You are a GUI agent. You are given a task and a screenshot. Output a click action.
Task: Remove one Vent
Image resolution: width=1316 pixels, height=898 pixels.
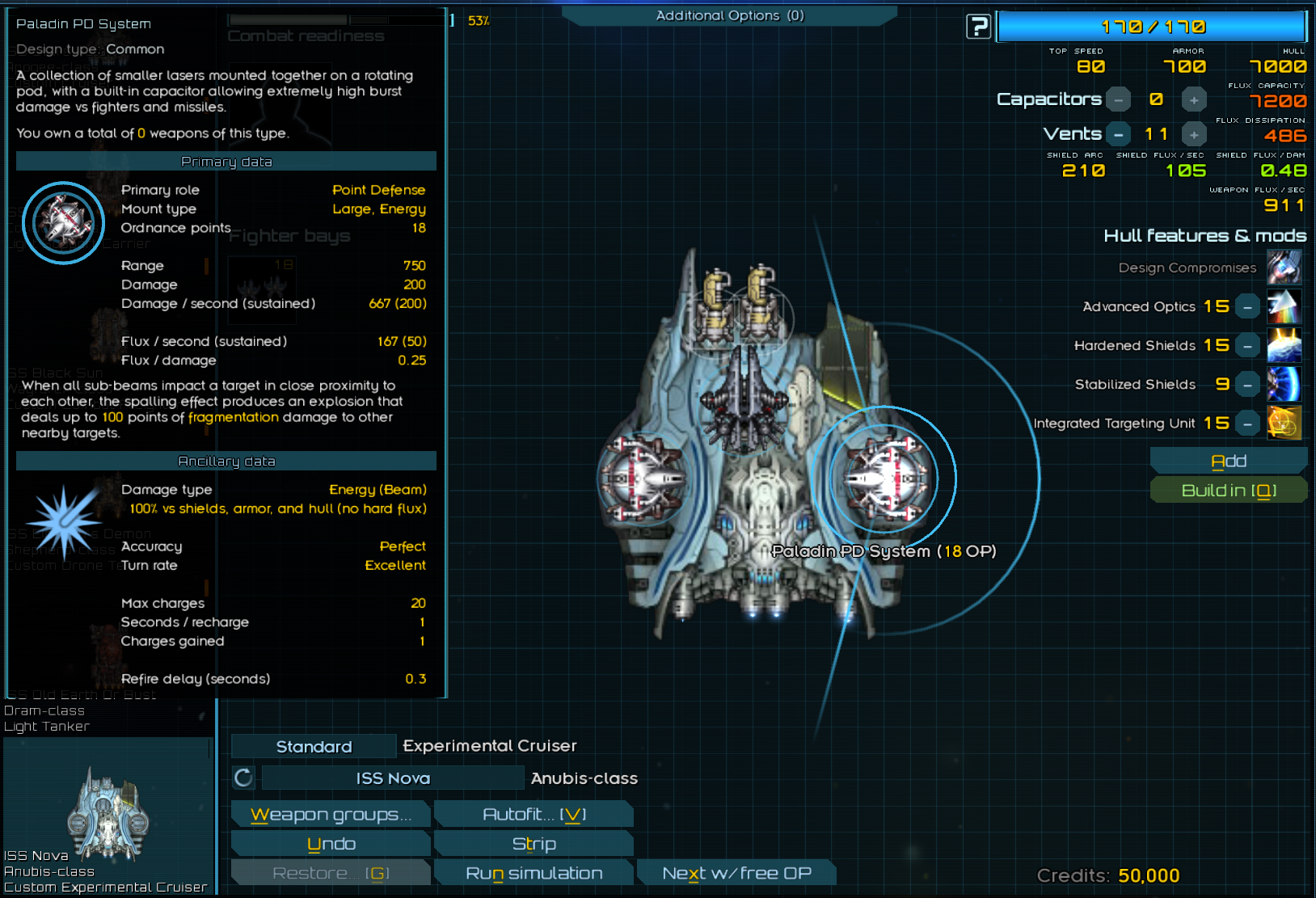(x=1118, y=134)
